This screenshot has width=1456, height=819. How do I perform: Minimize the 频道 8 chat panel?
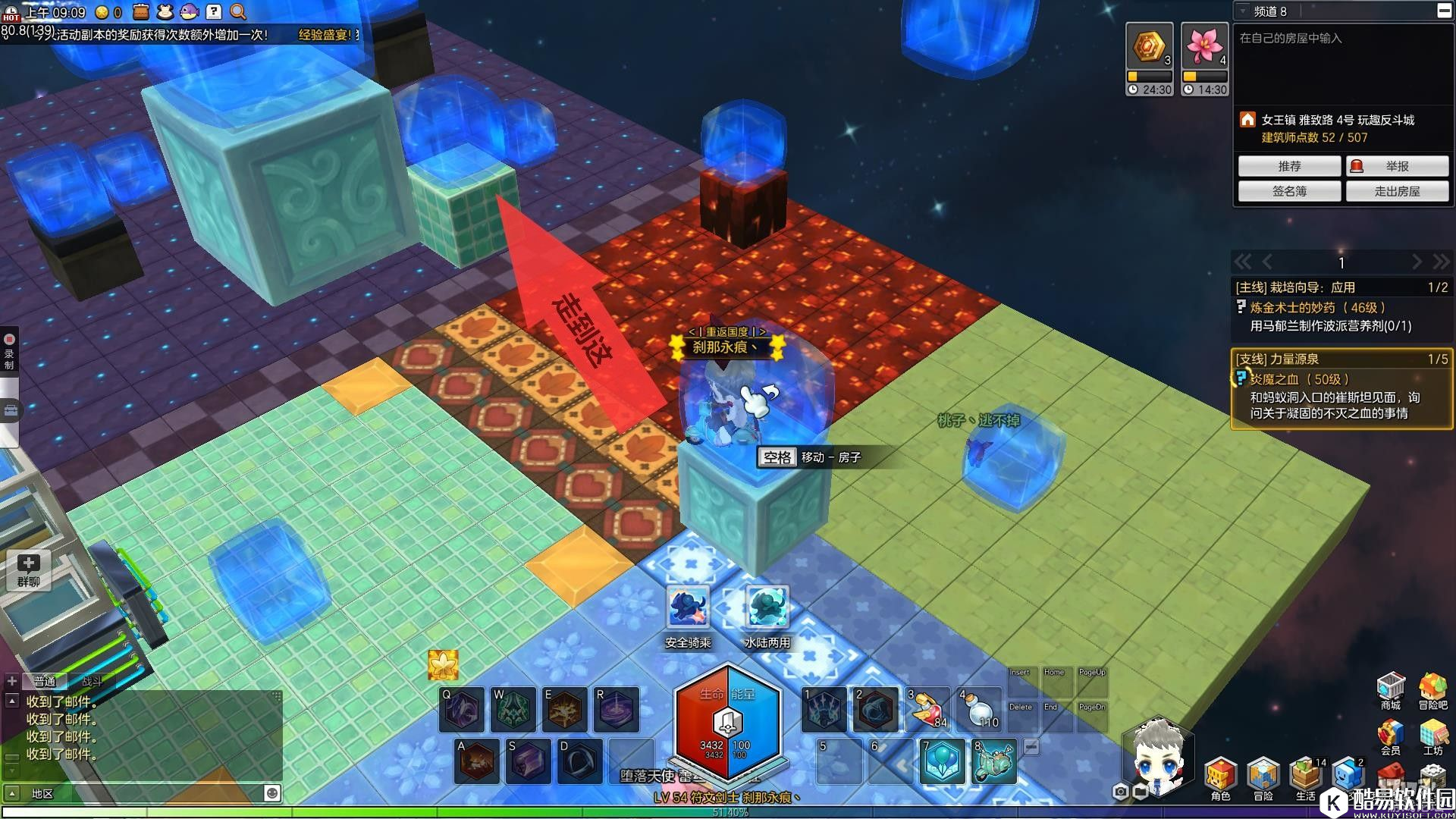pyautogui.click(x=1443, y=11)
